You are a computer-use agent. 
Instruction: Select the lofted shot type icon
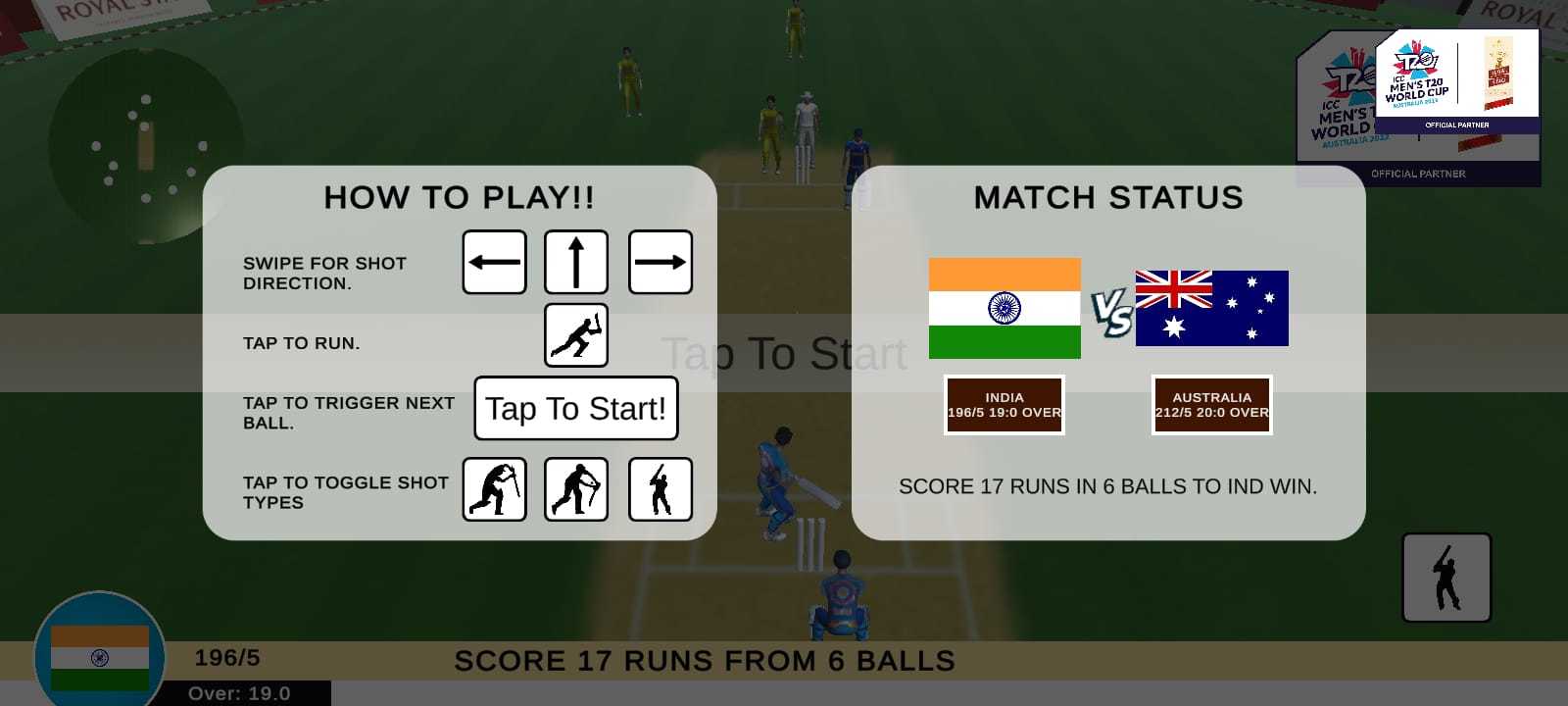pyautogui.click(x=661, y=489)
